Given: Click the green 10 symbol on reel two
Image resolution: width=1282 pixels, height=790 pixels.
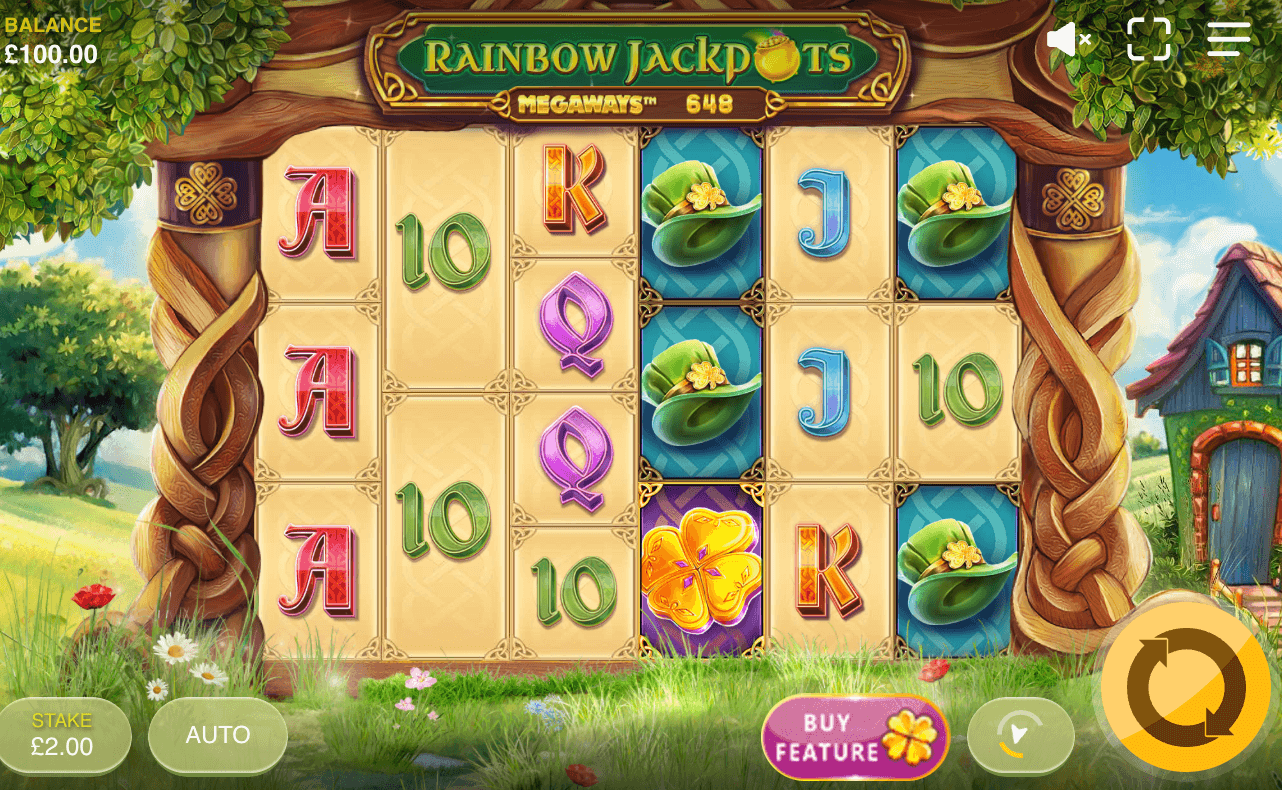Looking at the screenshot, I should click(x=445, y=245).
